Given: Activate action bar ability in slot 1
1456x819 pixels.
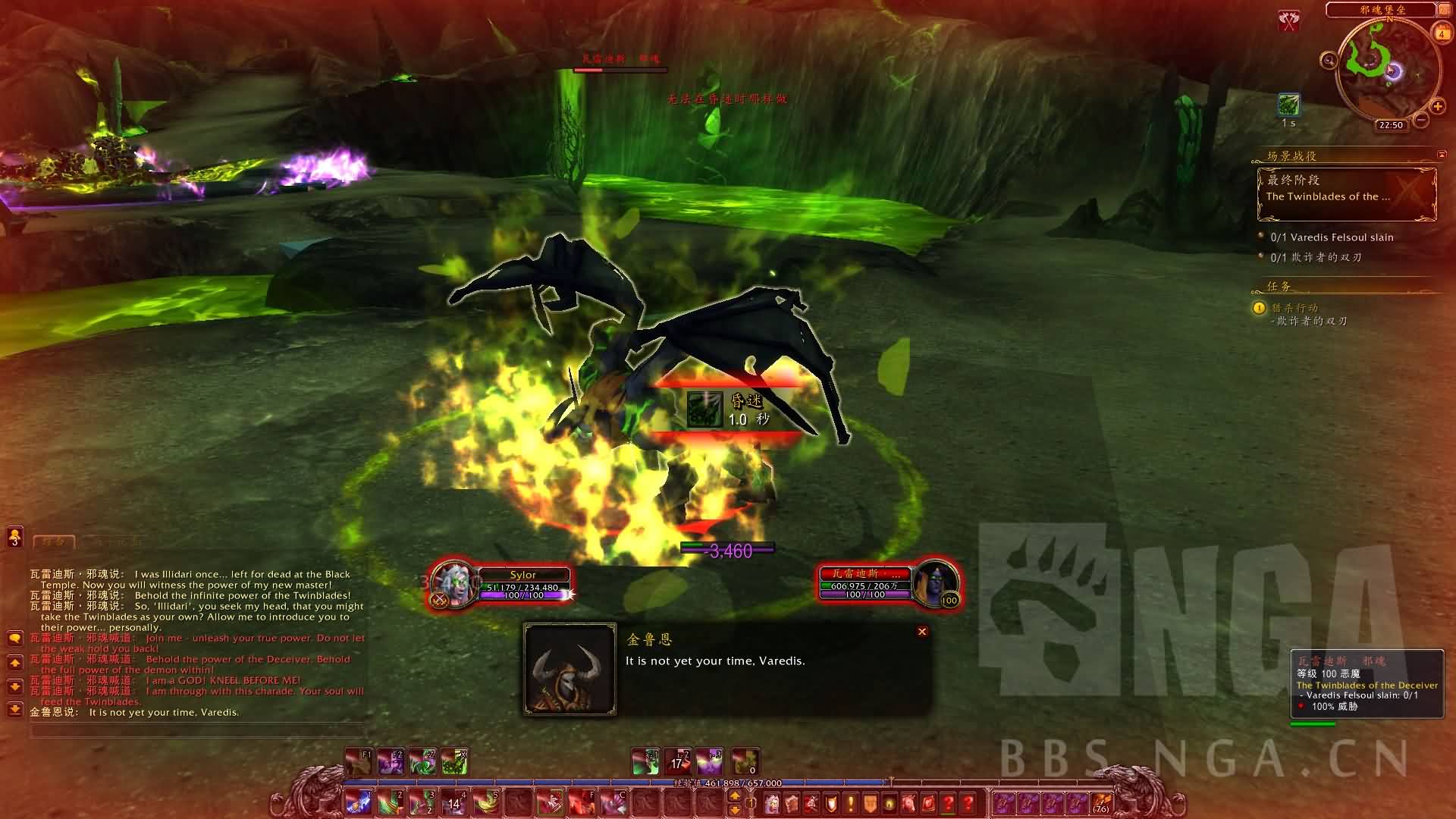Looking at the screenshot, I should coord(359,802).
